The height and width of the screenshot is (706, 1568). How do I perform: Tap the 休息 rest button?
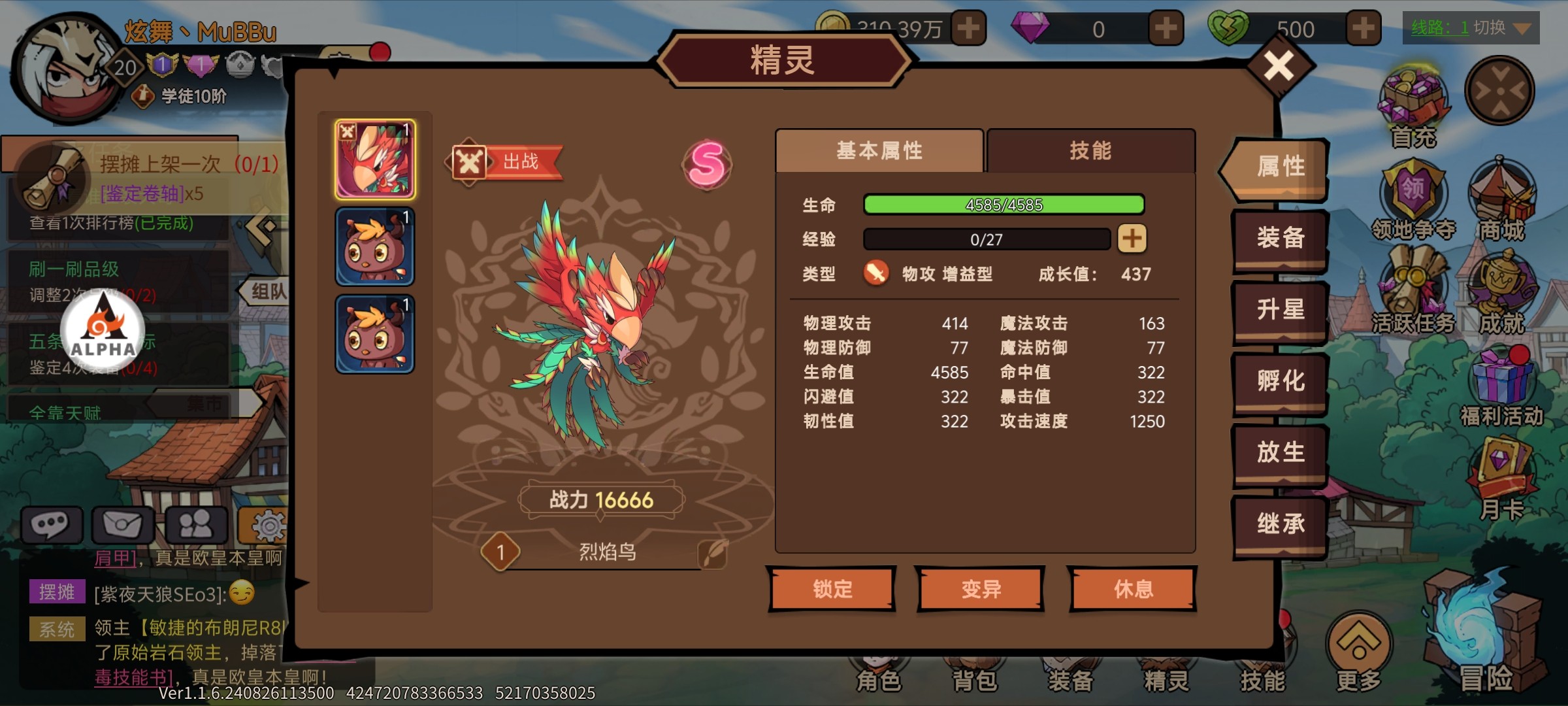(1134, 589)
